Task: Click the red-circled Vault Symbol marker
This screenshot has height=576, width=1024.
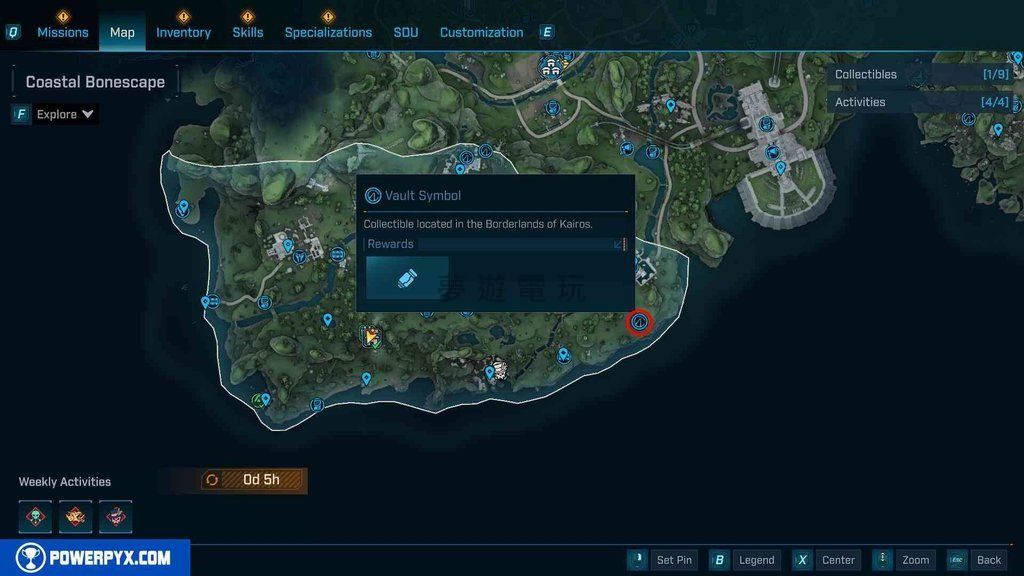Action: point(639,322)
